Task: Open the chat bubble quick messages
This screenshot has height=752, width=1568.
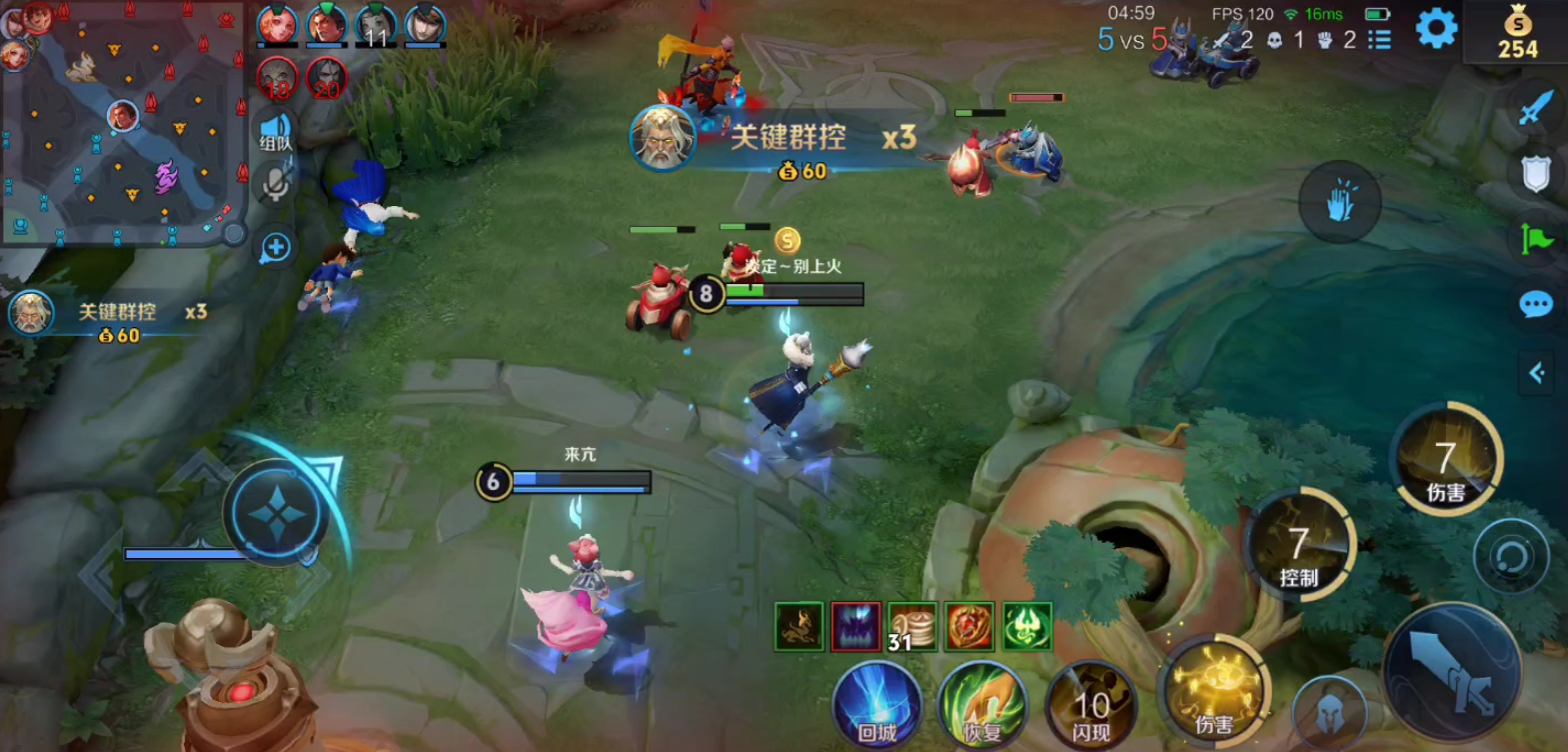Action: (x=1536, y=305)
